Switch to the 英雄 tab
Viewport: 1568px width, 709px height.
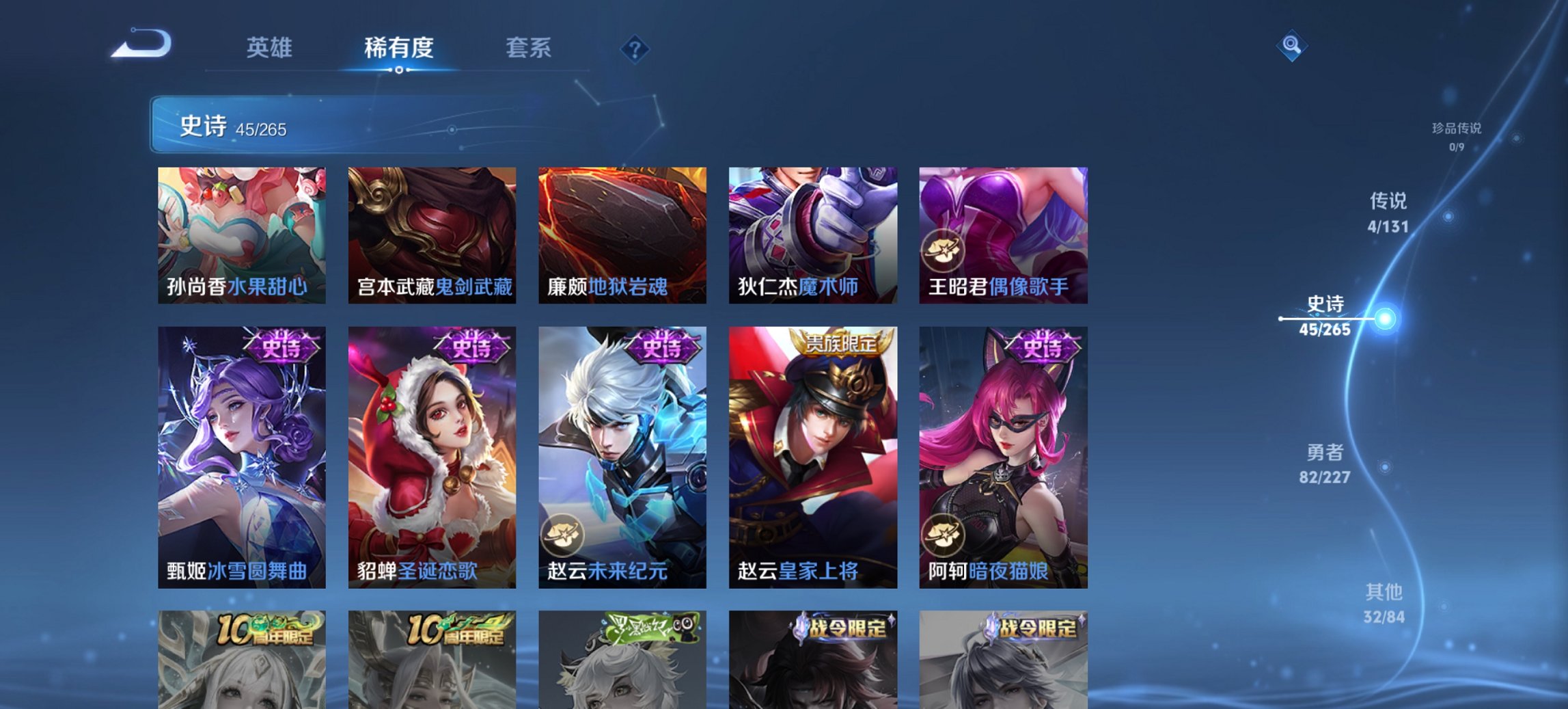270,48
